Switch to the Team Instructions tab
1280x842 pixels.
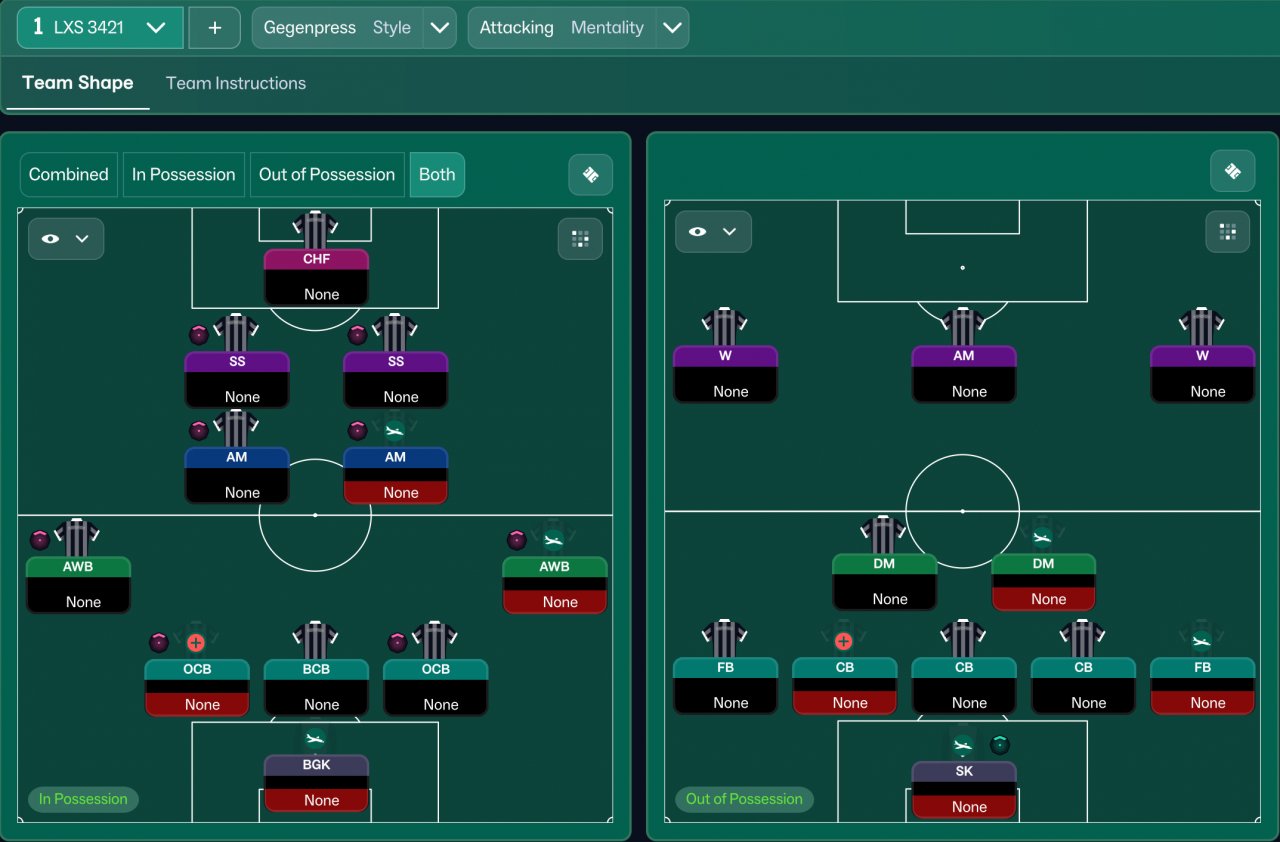click(236, 83)
